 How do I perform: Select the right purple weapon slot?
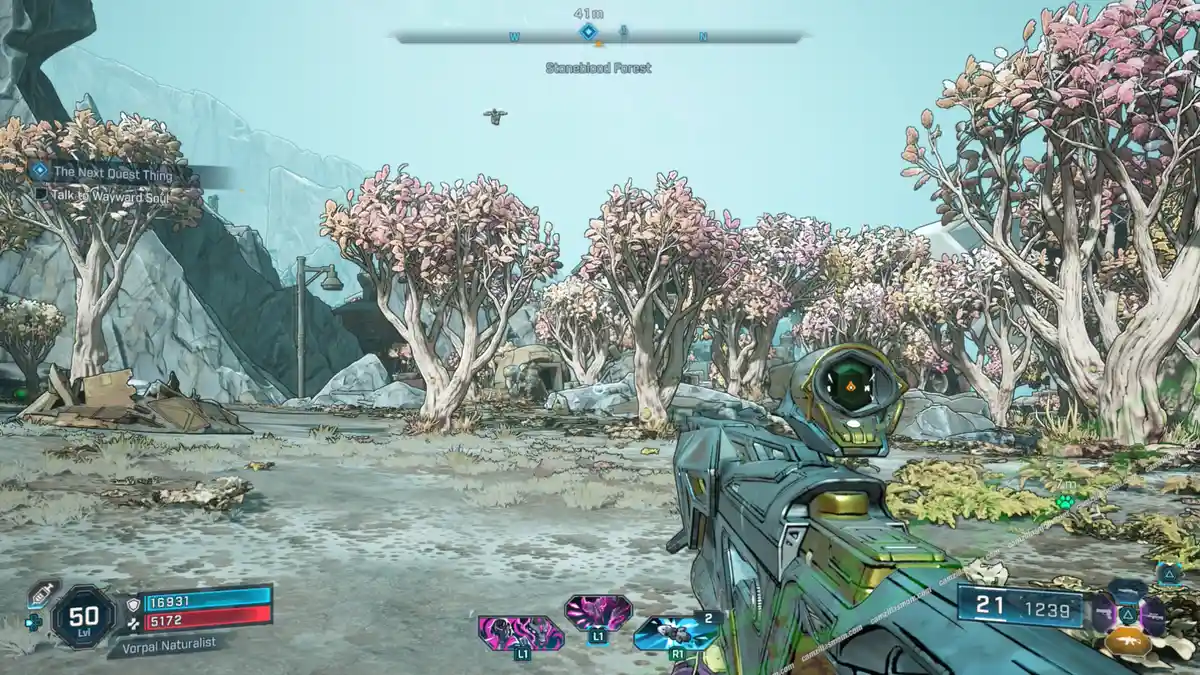pos(1153,613)
